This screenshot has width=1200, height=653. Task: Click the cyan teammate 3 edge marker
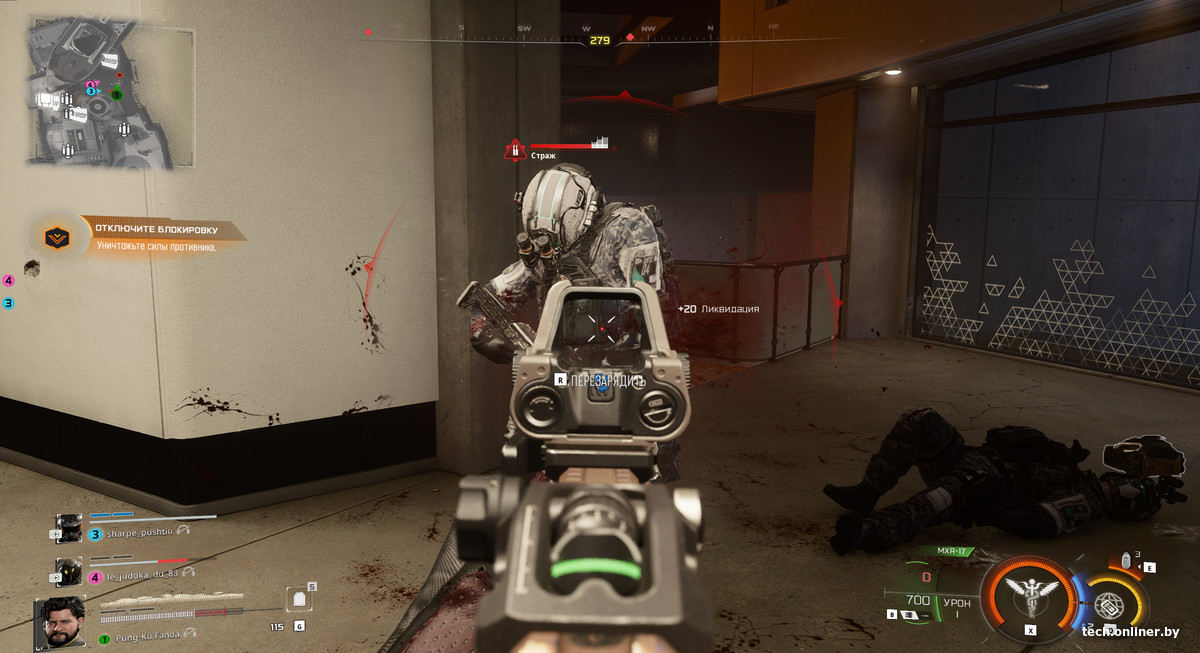[x=9, y=302]
